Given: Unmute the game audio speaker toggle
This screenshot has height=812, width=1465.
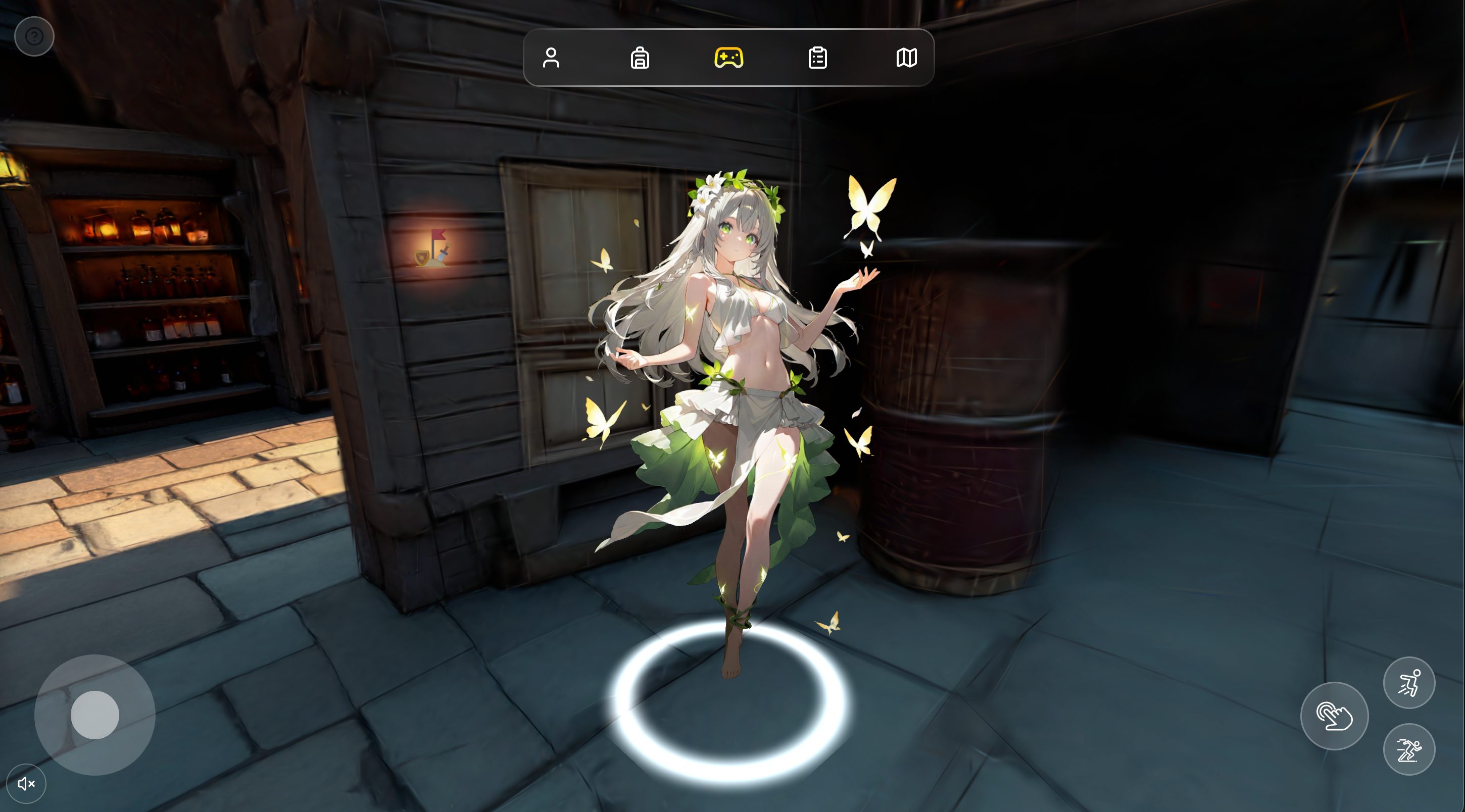Looking at the screenshot, I should tap(26, 783).
